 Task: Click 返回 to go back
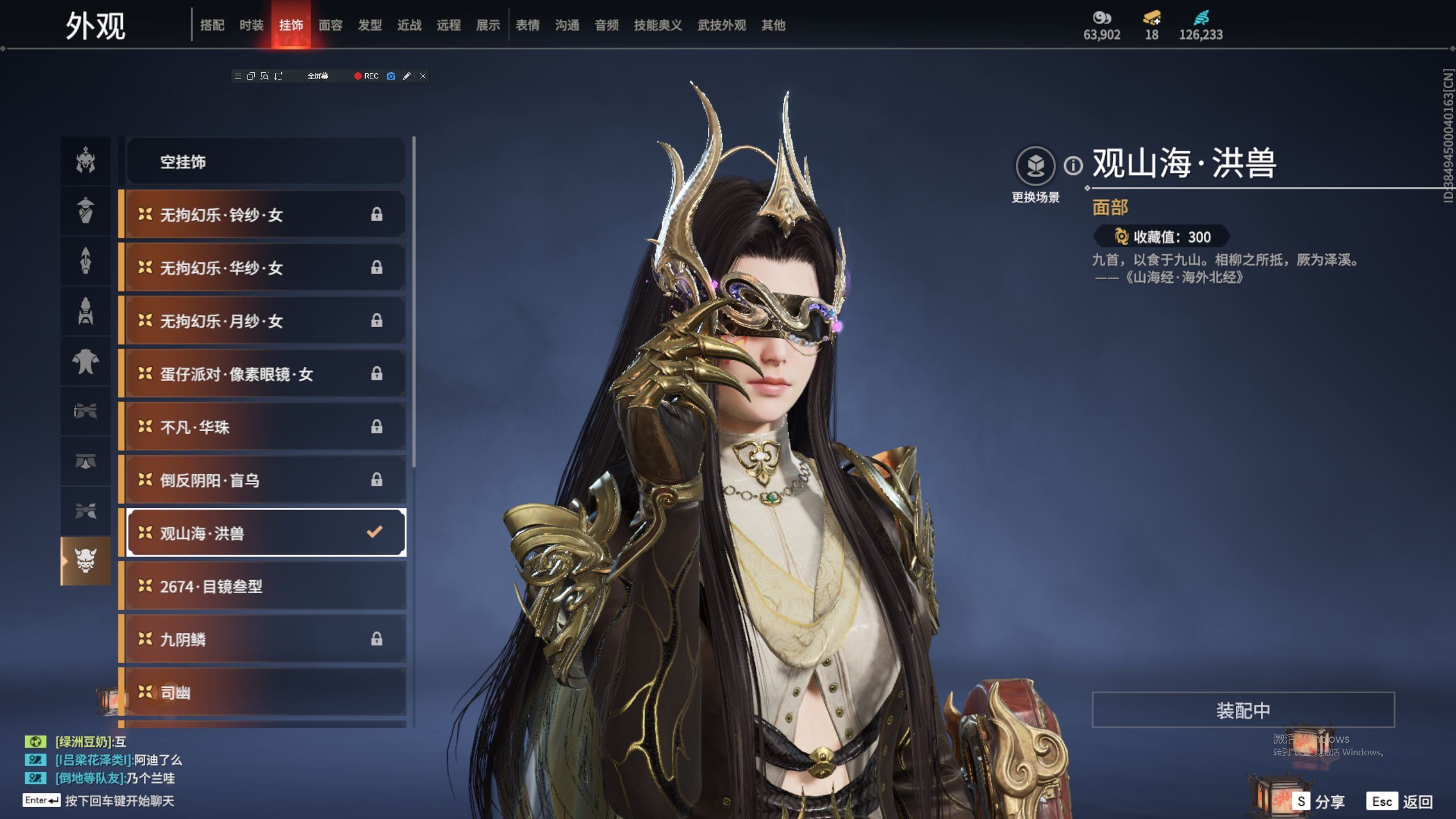point(1401,801)
